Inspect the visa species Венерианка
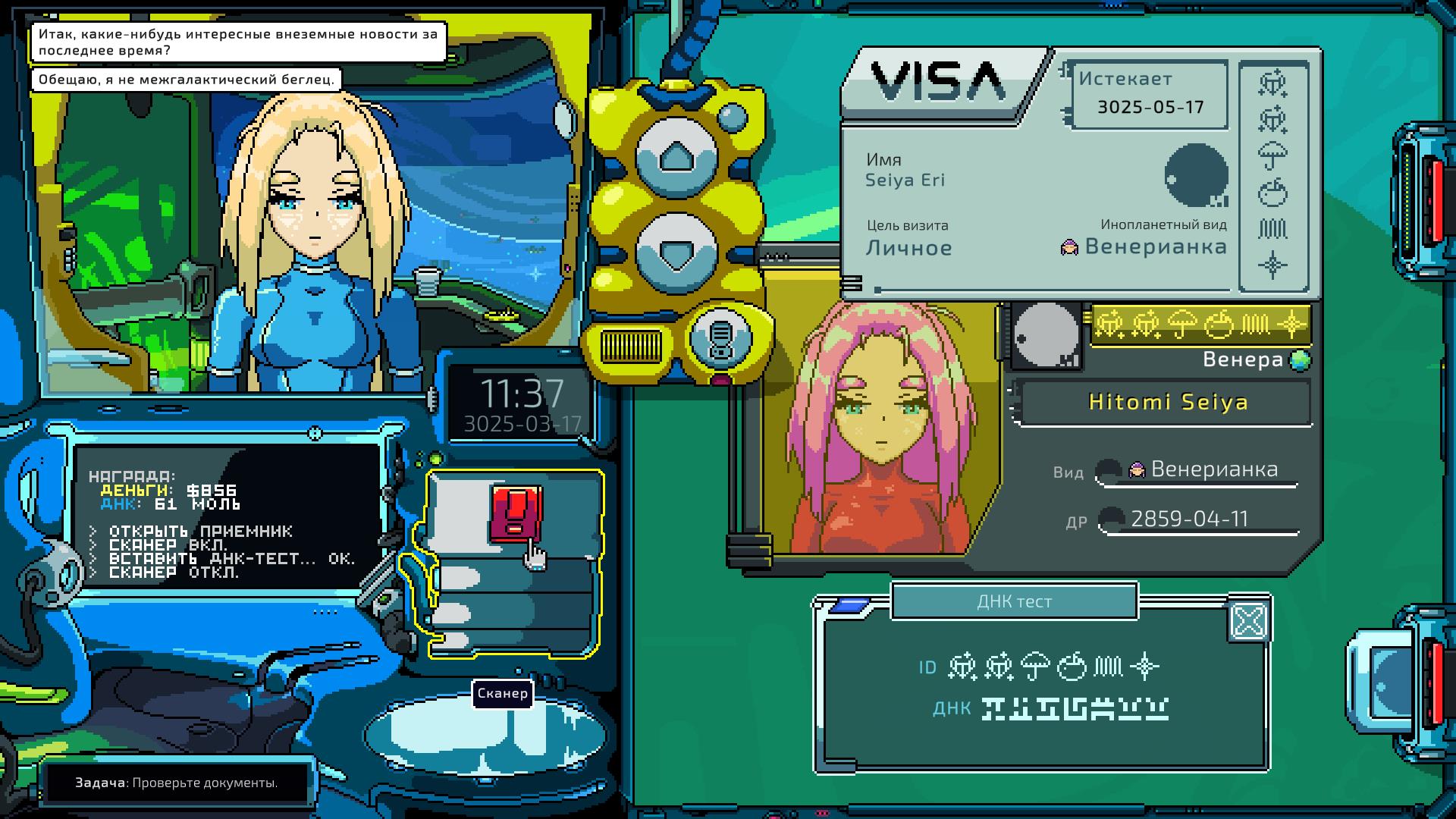Screen dimensions: 1456x819 coord(1155,246)
